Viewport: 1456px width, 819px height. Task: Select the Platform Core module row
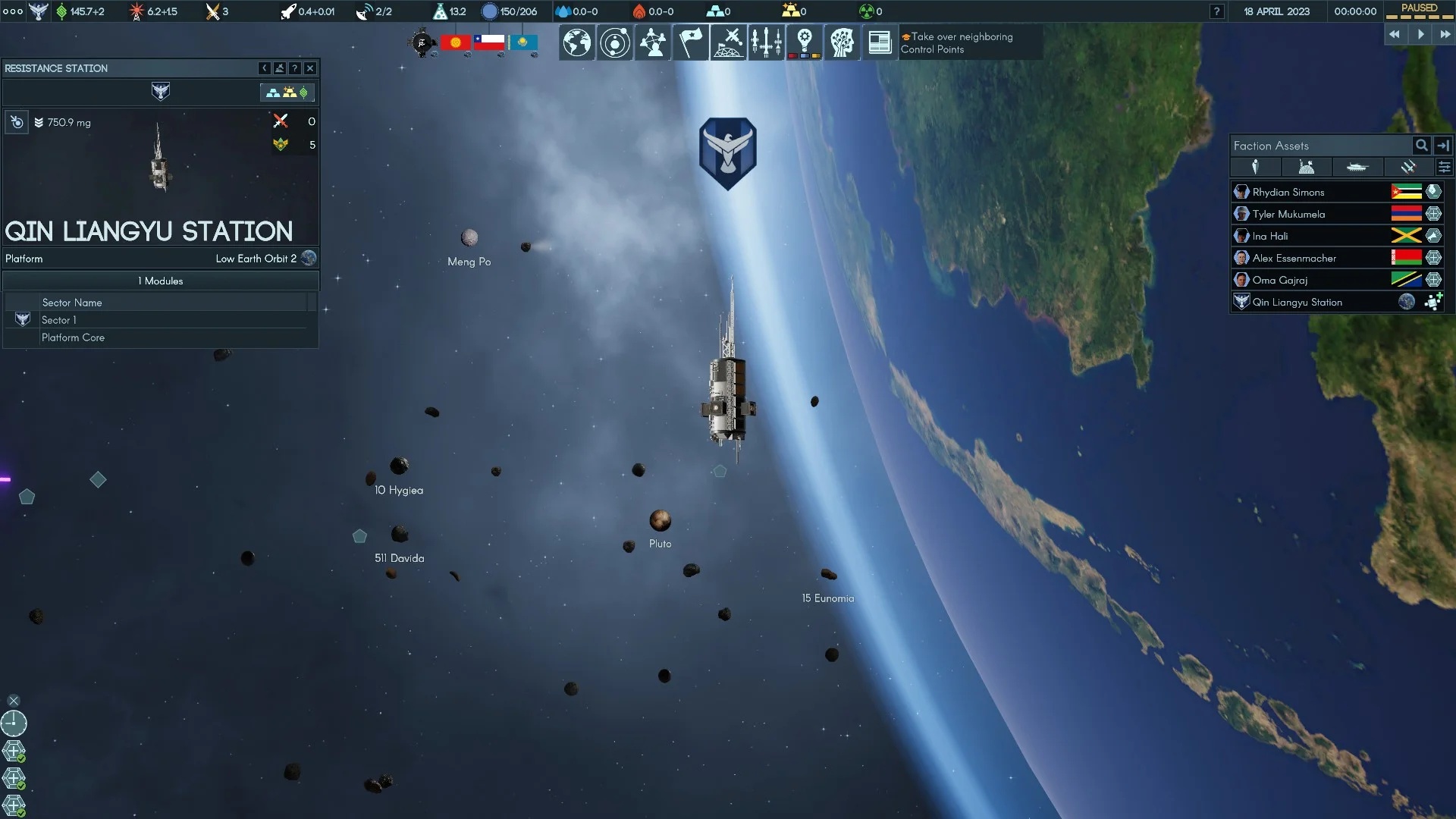click(x=74, y=338)
